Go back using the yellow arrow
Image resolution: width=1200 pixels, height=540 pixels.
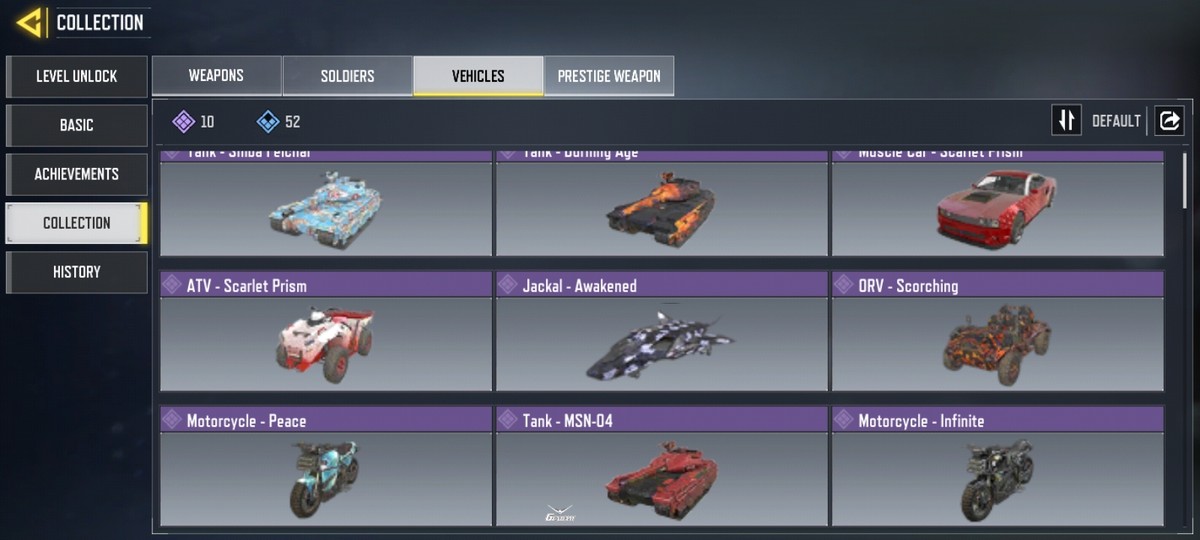(28, 22)
